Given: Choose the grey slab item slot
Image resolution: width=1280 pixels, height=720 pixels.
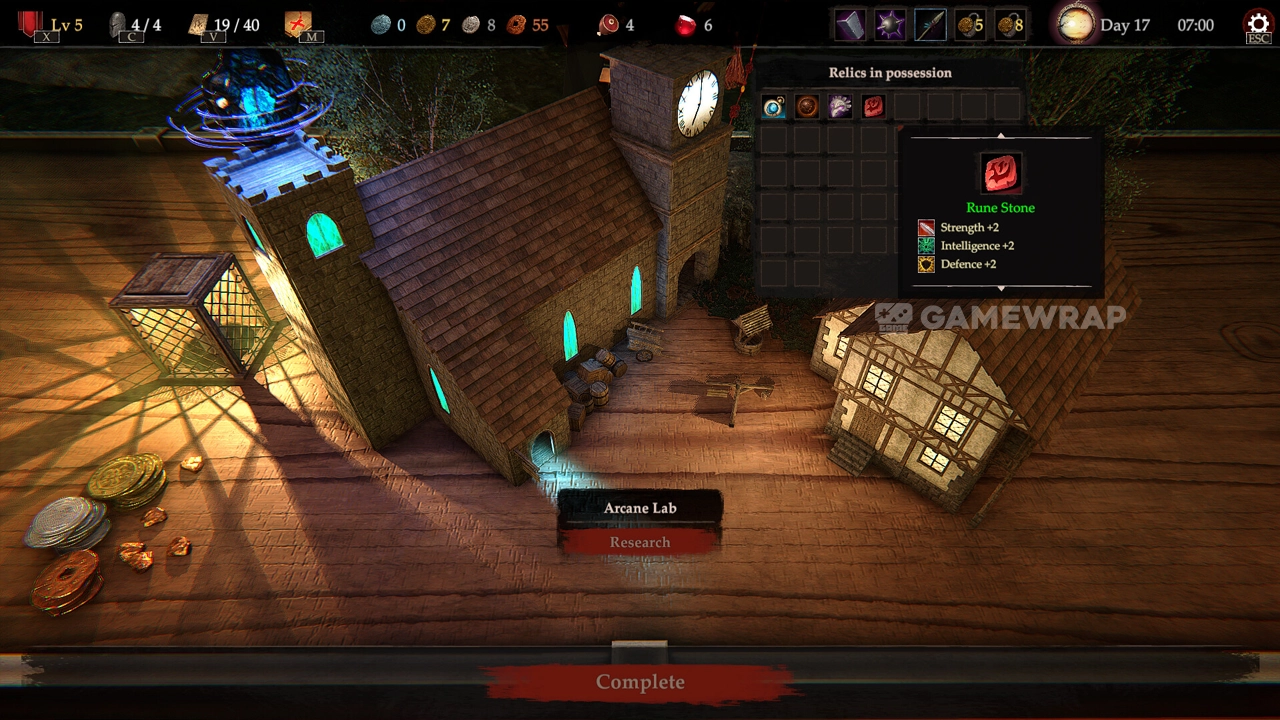Looking at the screenshot, I should 850,25.
